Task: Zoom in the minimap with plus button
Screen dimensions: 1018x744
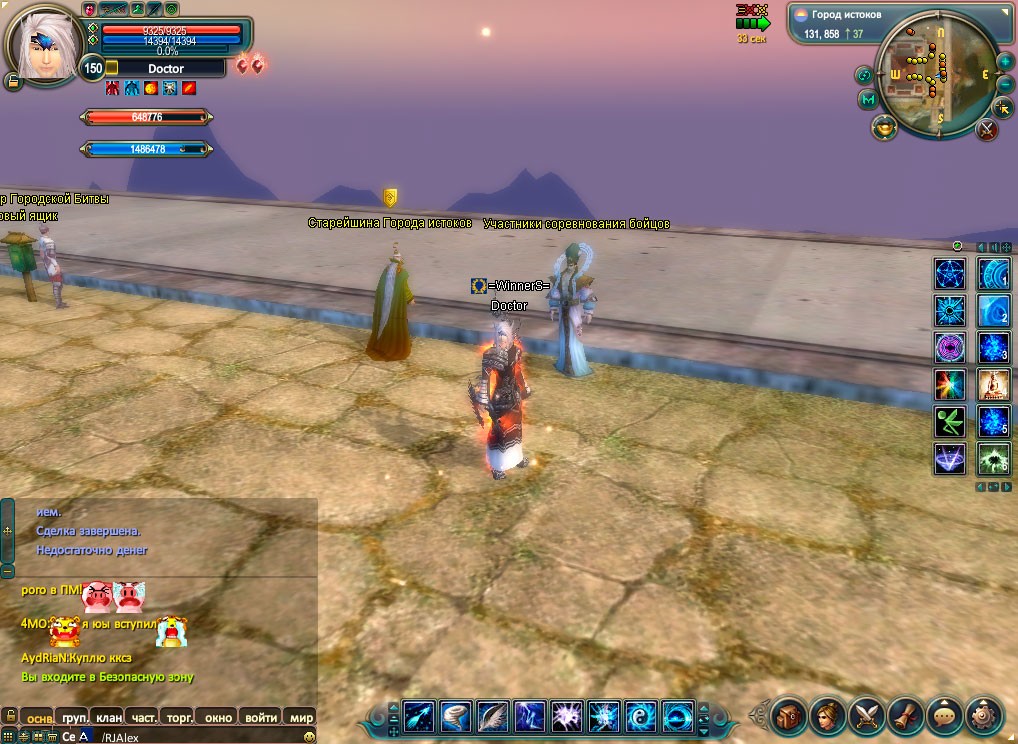Action: coord(1004,63)
